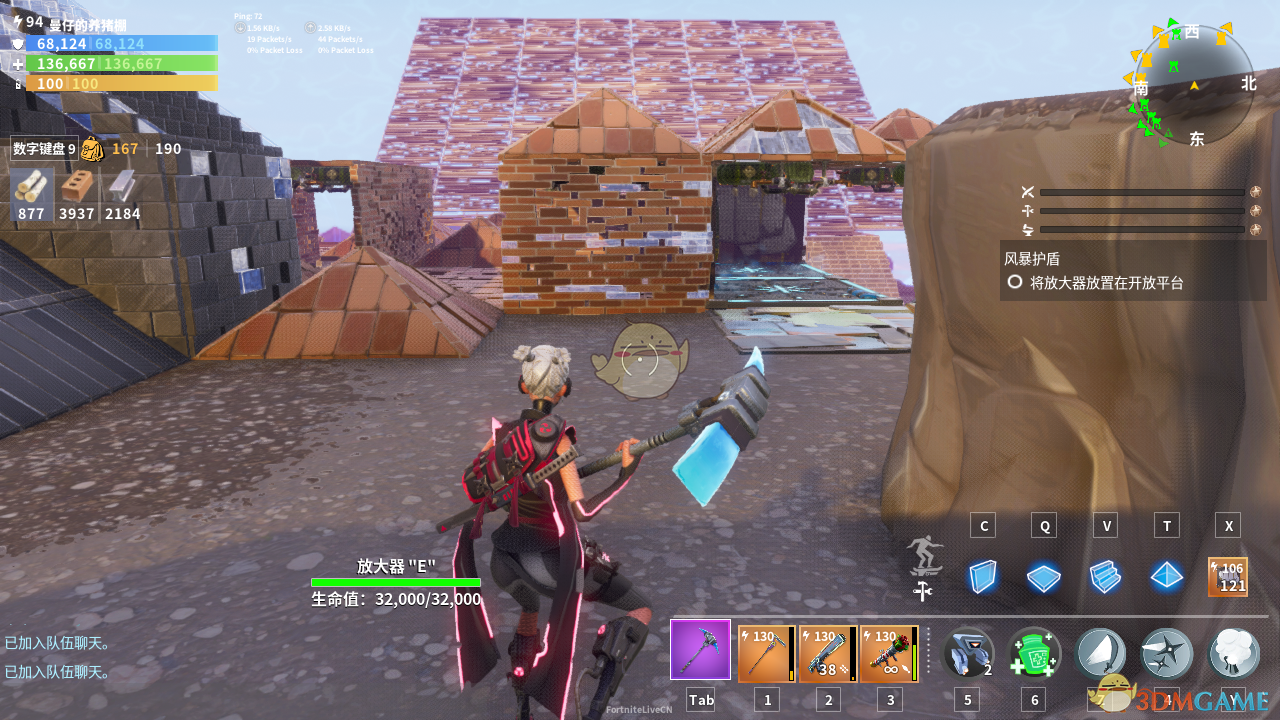Select the bouquet rocket launcher slot
The image size is (1280, 720).
pos(889,654)
